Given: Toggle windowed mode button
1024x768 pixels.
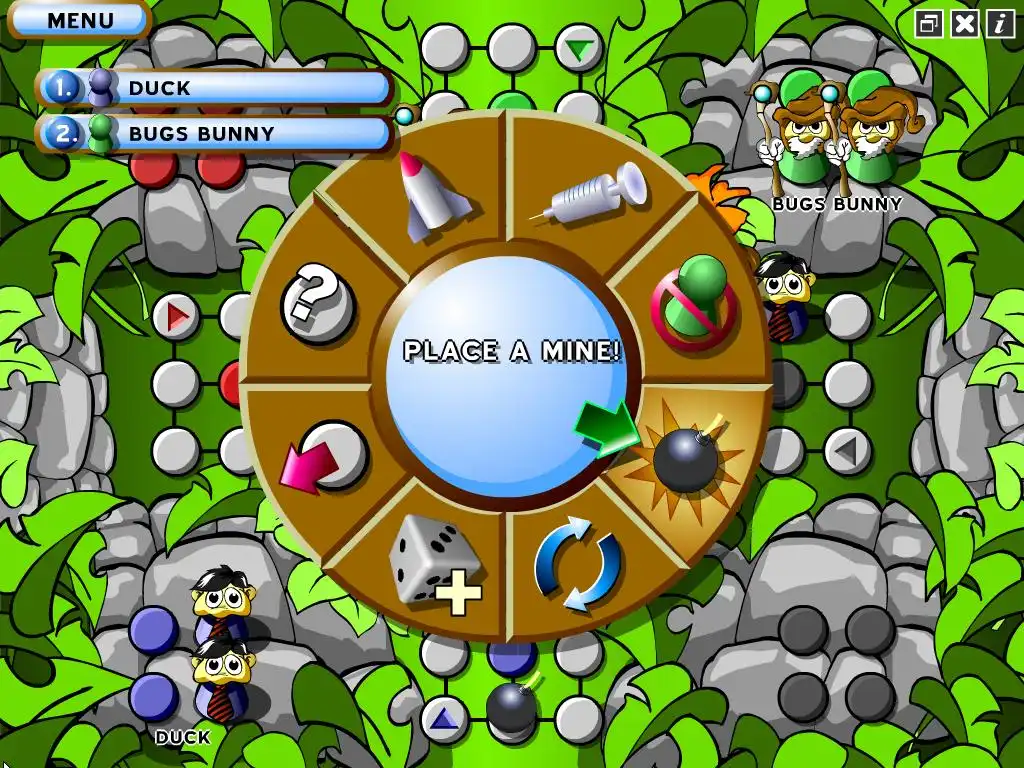Looking at the screenshot, I should (x=929, y=23).
